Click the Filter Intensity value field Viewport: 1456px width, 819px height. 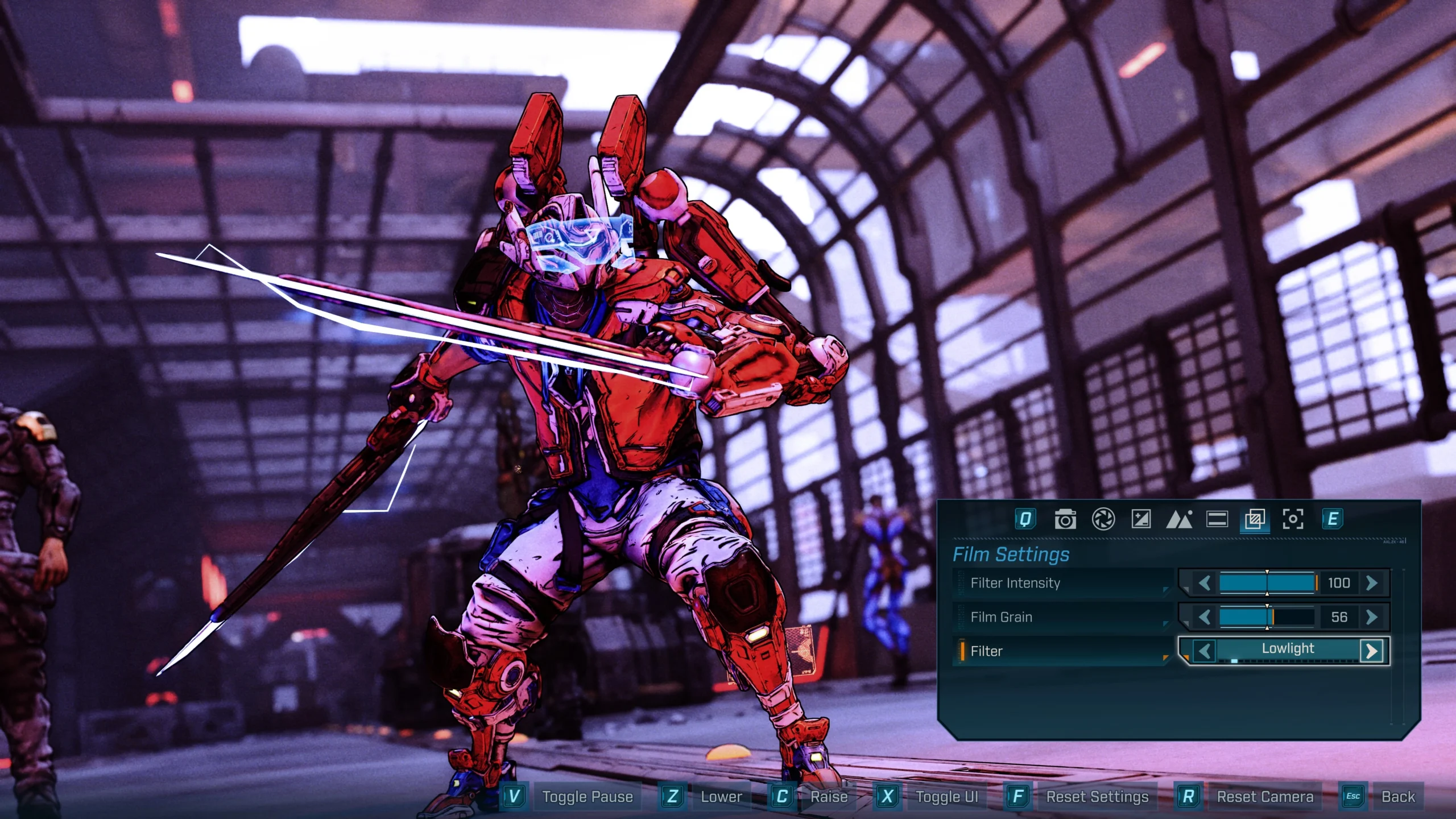coord(1340,583)
